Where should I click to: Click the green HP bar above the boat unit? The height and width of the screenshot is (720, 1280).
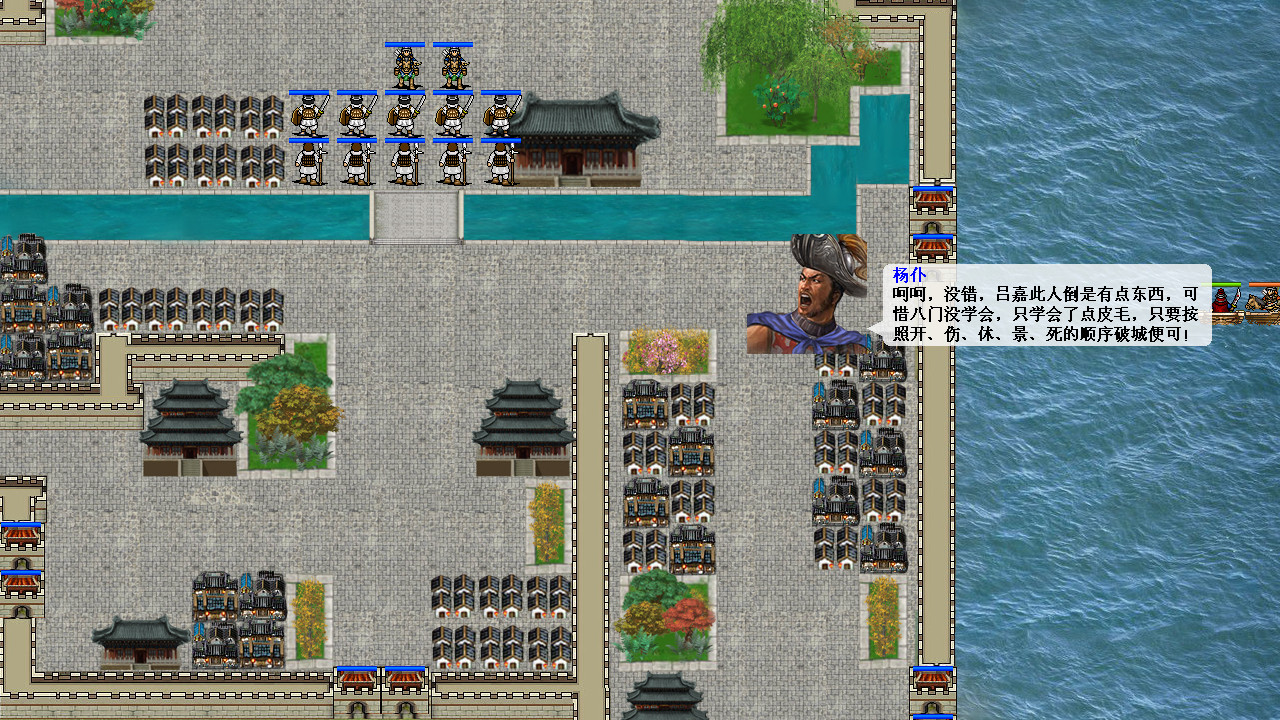(1225, 284)
